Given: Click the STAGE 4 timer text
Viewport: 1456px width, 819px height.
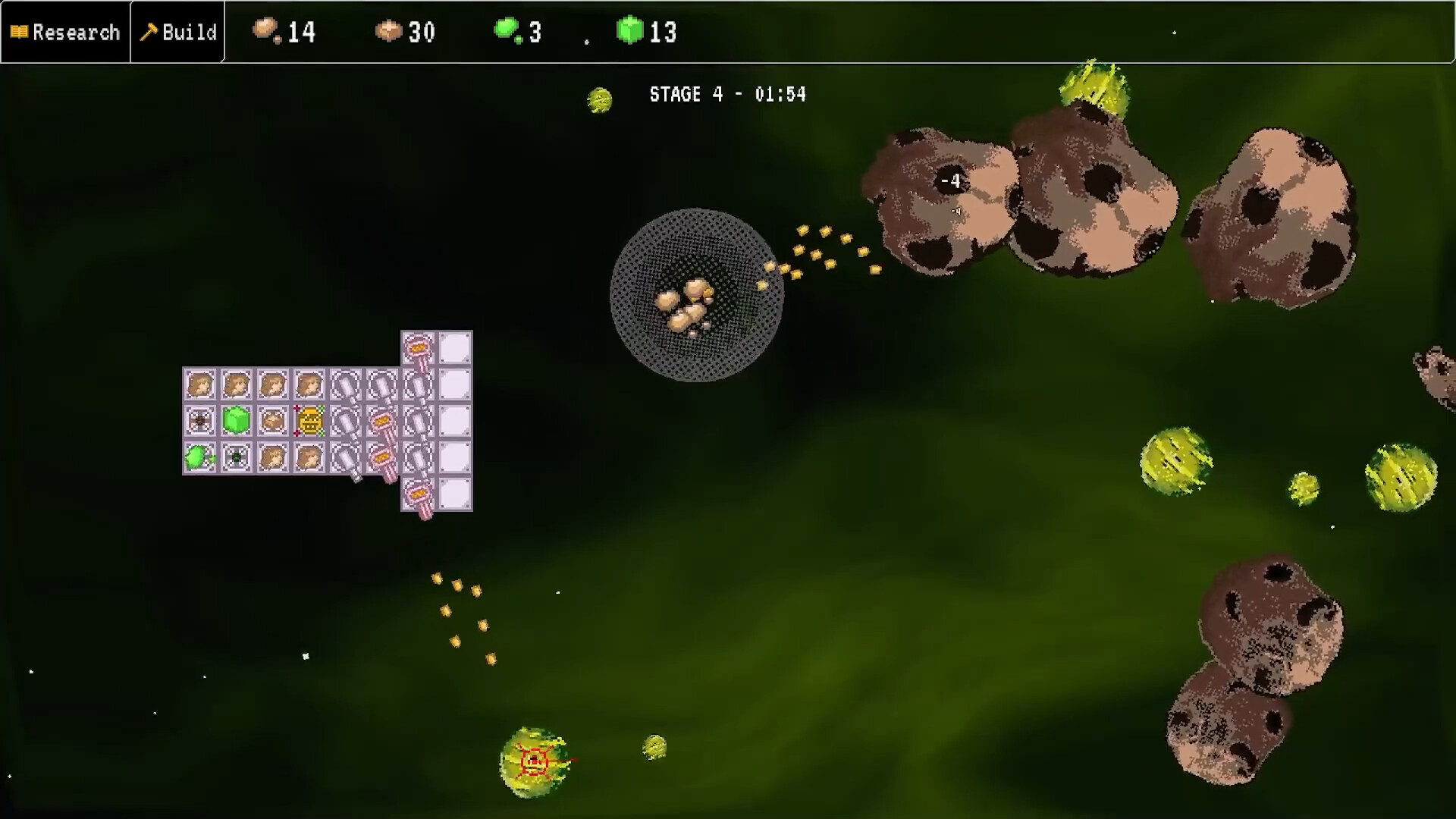Looking at the screenshot, I should (726, 94).
